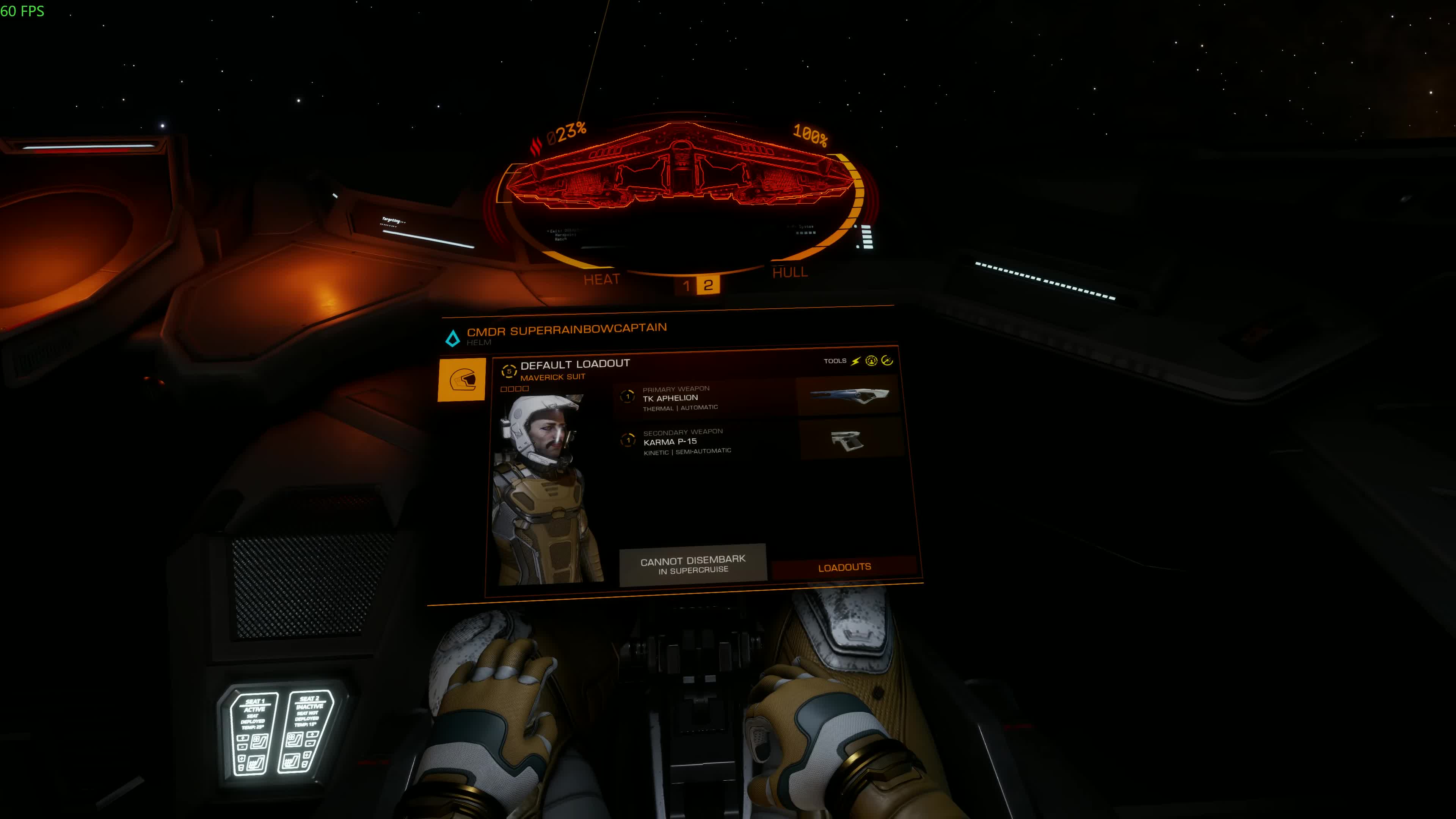Choose the Default Loadout header
The image size is (1456, 819).
pyautogui.click(x=574, y=364)
